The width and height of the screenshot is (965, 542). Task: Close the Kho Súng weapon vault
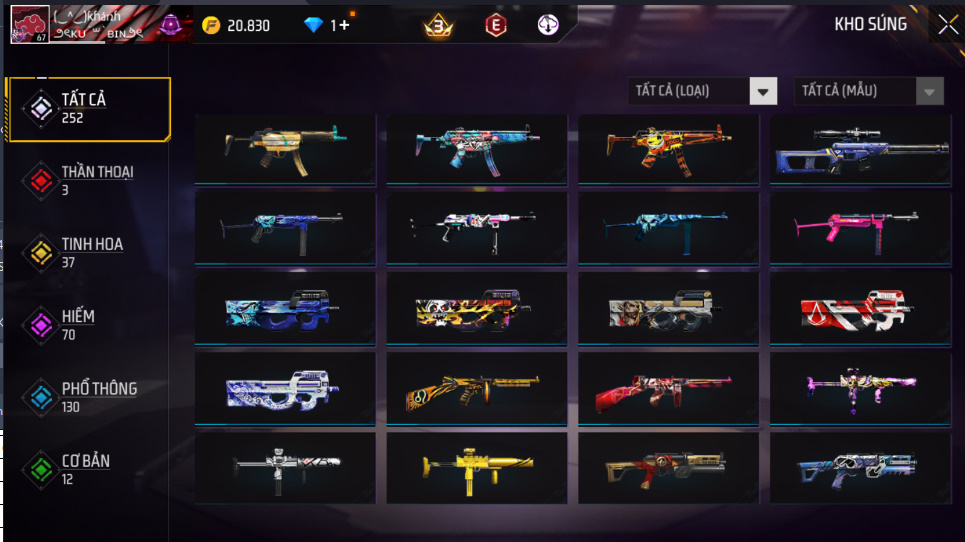click(x=947, y=26)
